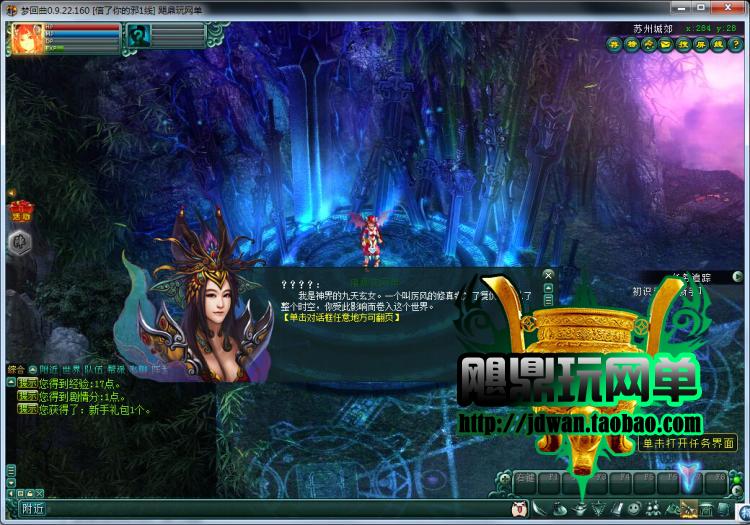
Task: Switch chat to the 队伍 (Team) channel tab
Action: coord(92,370)
